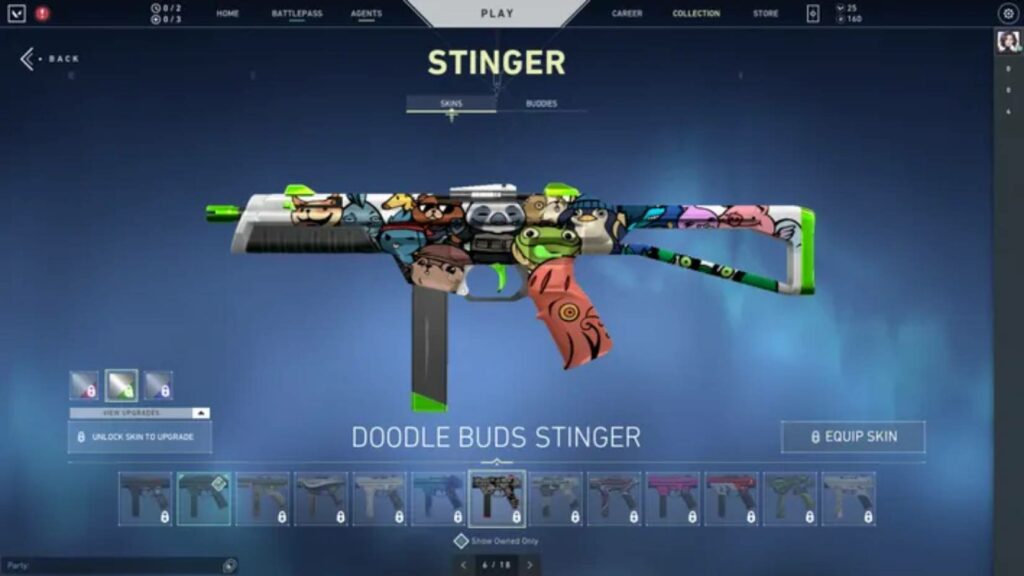This screenshot has width=1024, height=576.
Task: Select the blue Stinger skin thumbnail
Action: (x=438, y=498)
